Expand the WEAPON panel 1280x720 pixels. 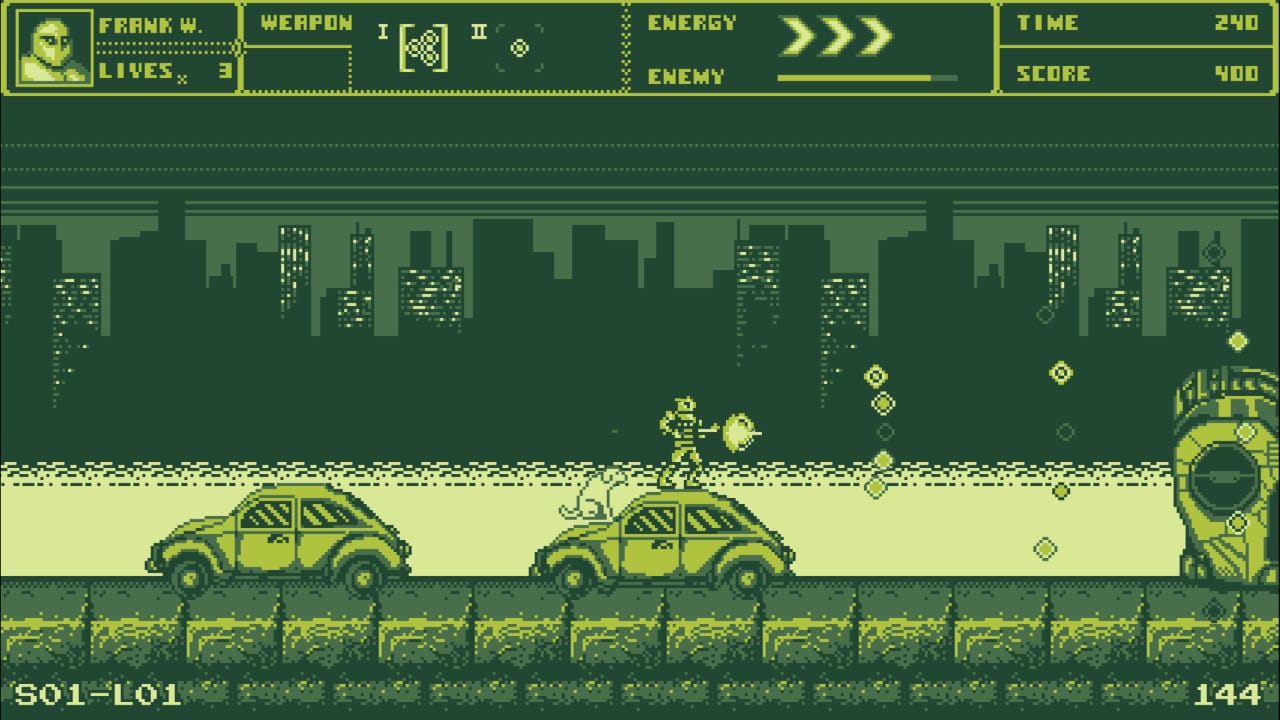pos(303,22)
